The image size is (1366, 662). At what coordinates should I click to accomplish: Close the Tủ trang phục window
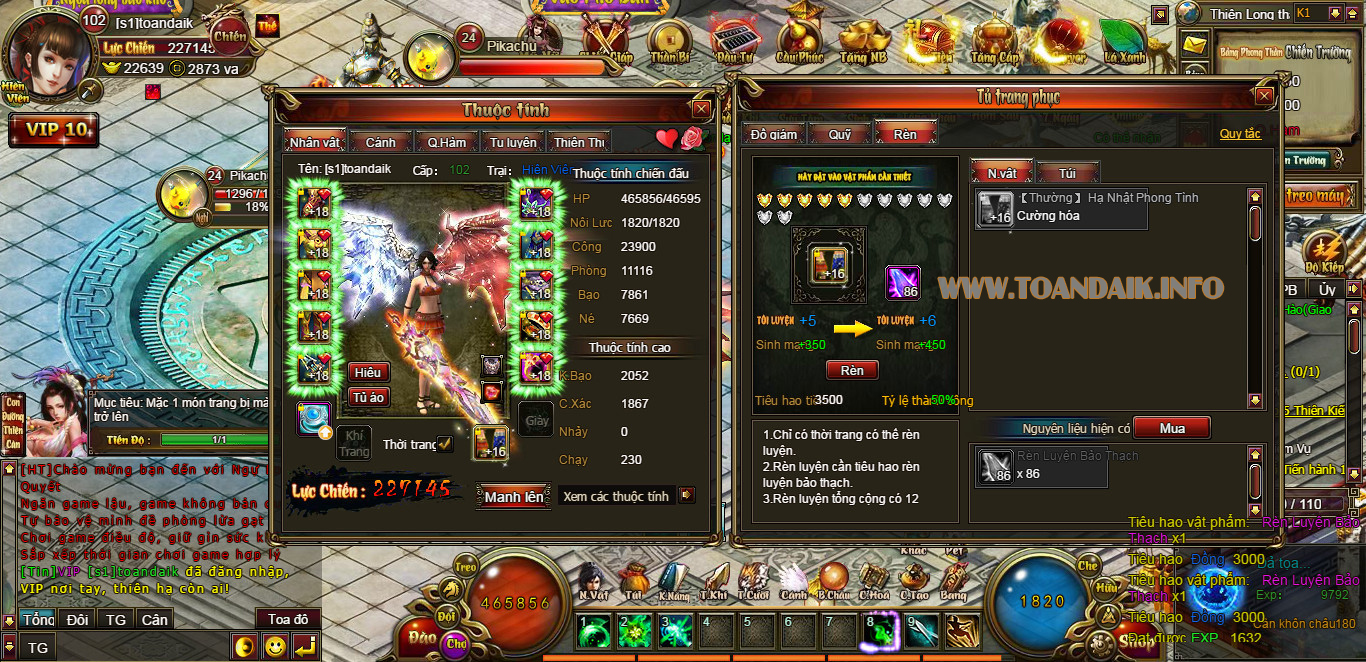pos(1264,96)
